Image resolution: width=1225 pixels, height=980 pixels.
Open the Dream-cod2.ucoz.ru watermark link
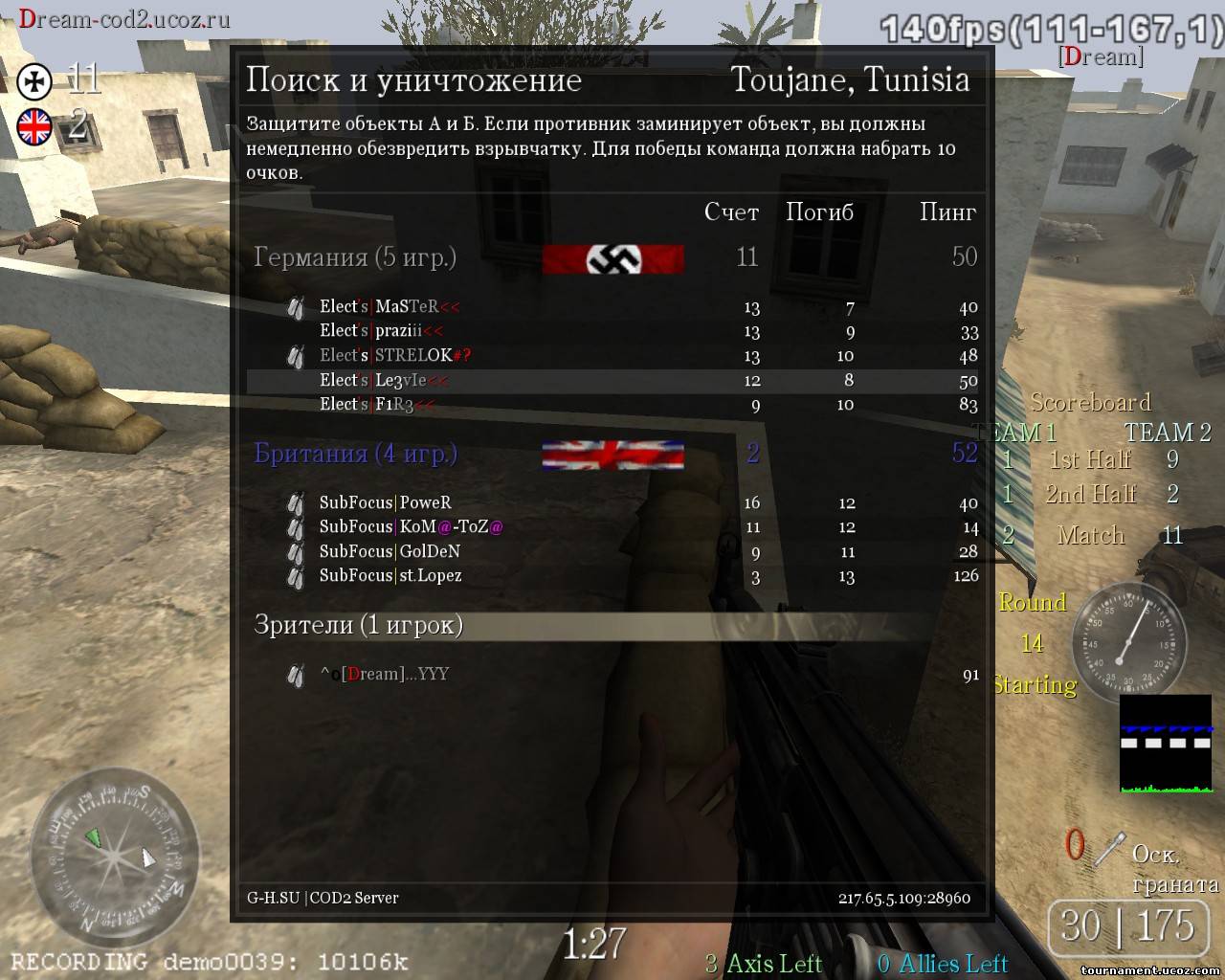(x=124, y=19)
